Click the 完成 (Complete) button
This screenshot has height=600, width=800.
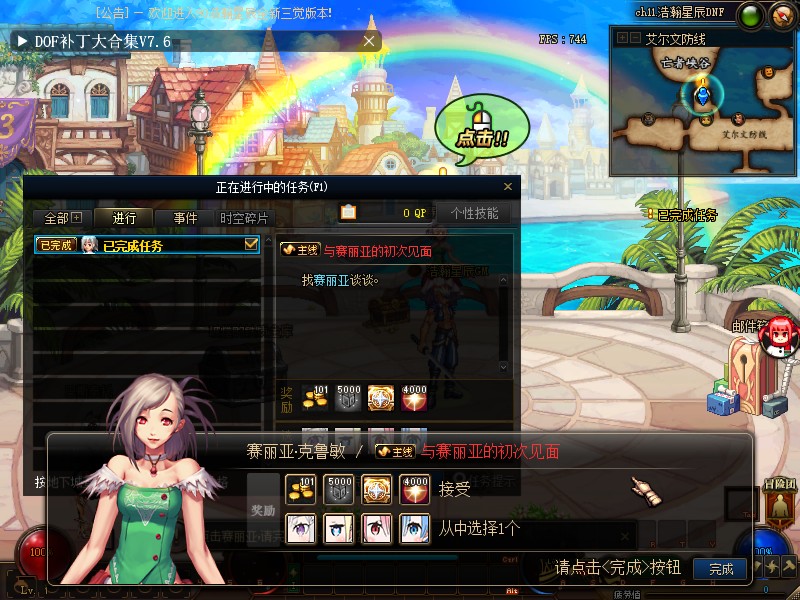click(720, 569)
